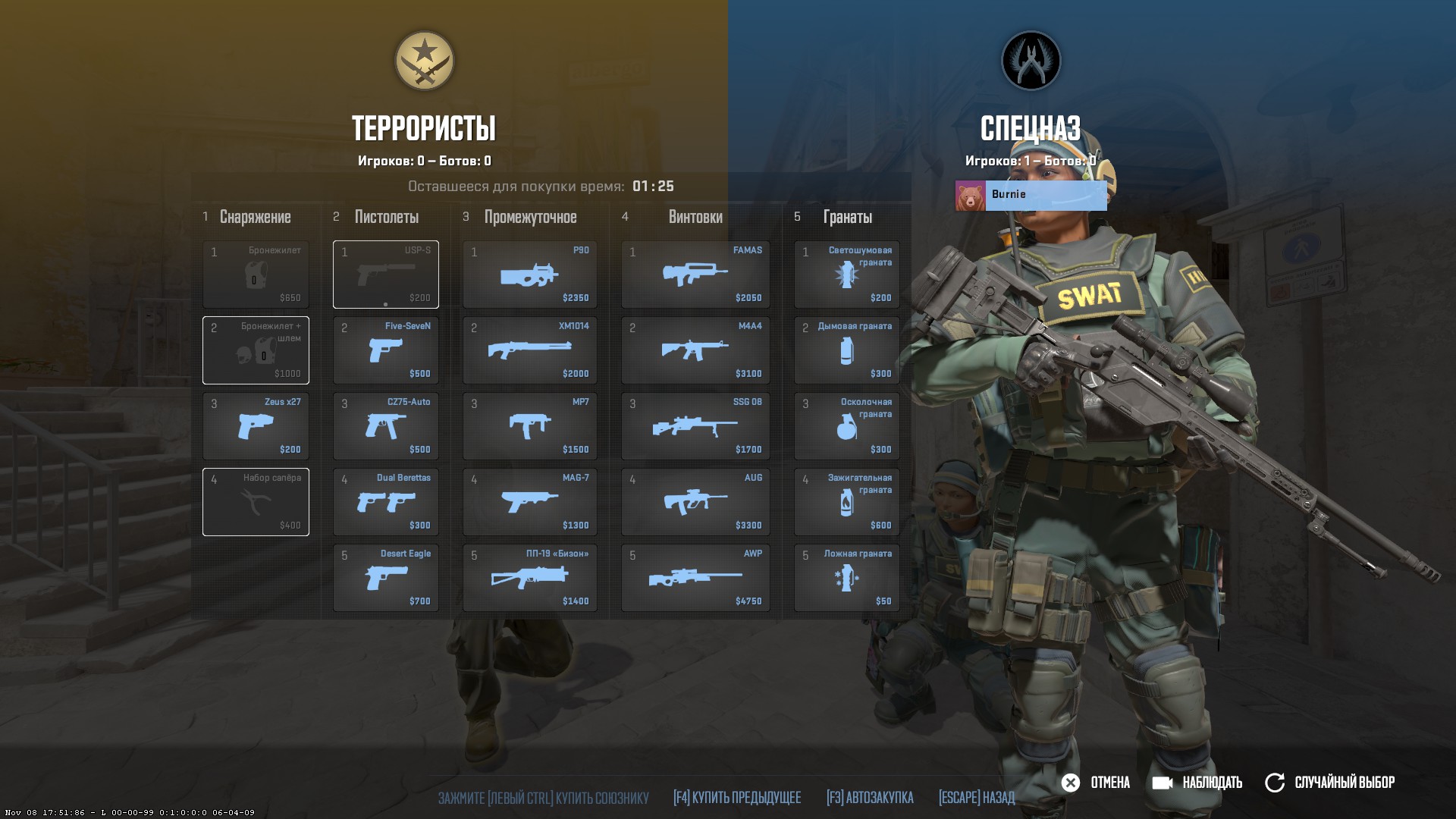Select the P90 submachine gun
Screen dimensions: 1456x819
tap(529, 275)
